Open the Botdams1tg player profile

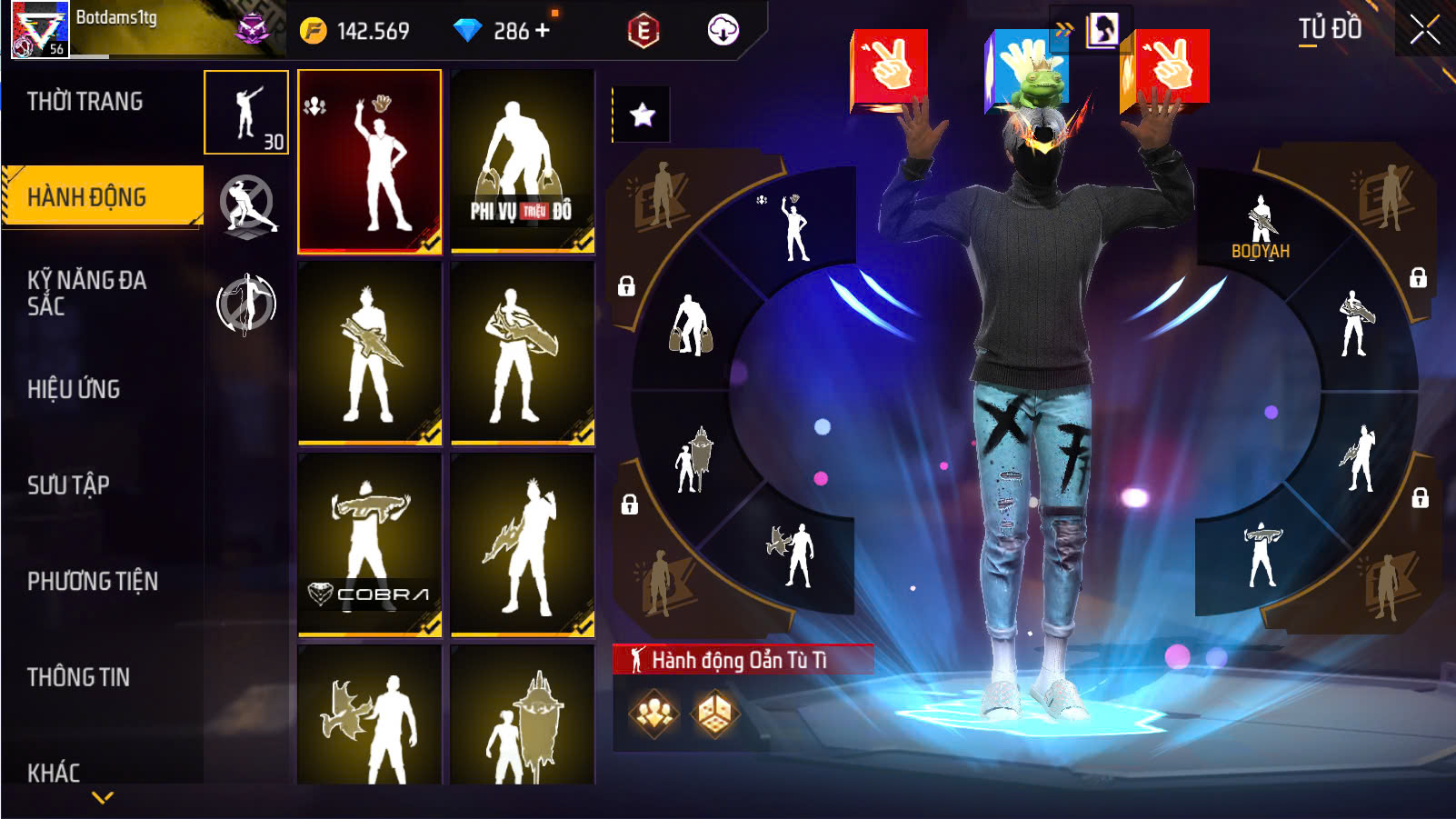40,30
